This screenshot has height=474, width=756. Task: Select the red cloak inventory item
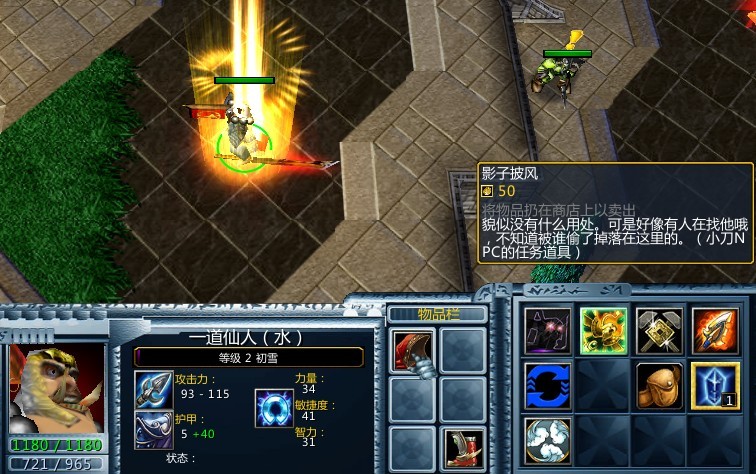tap(411, 351)
